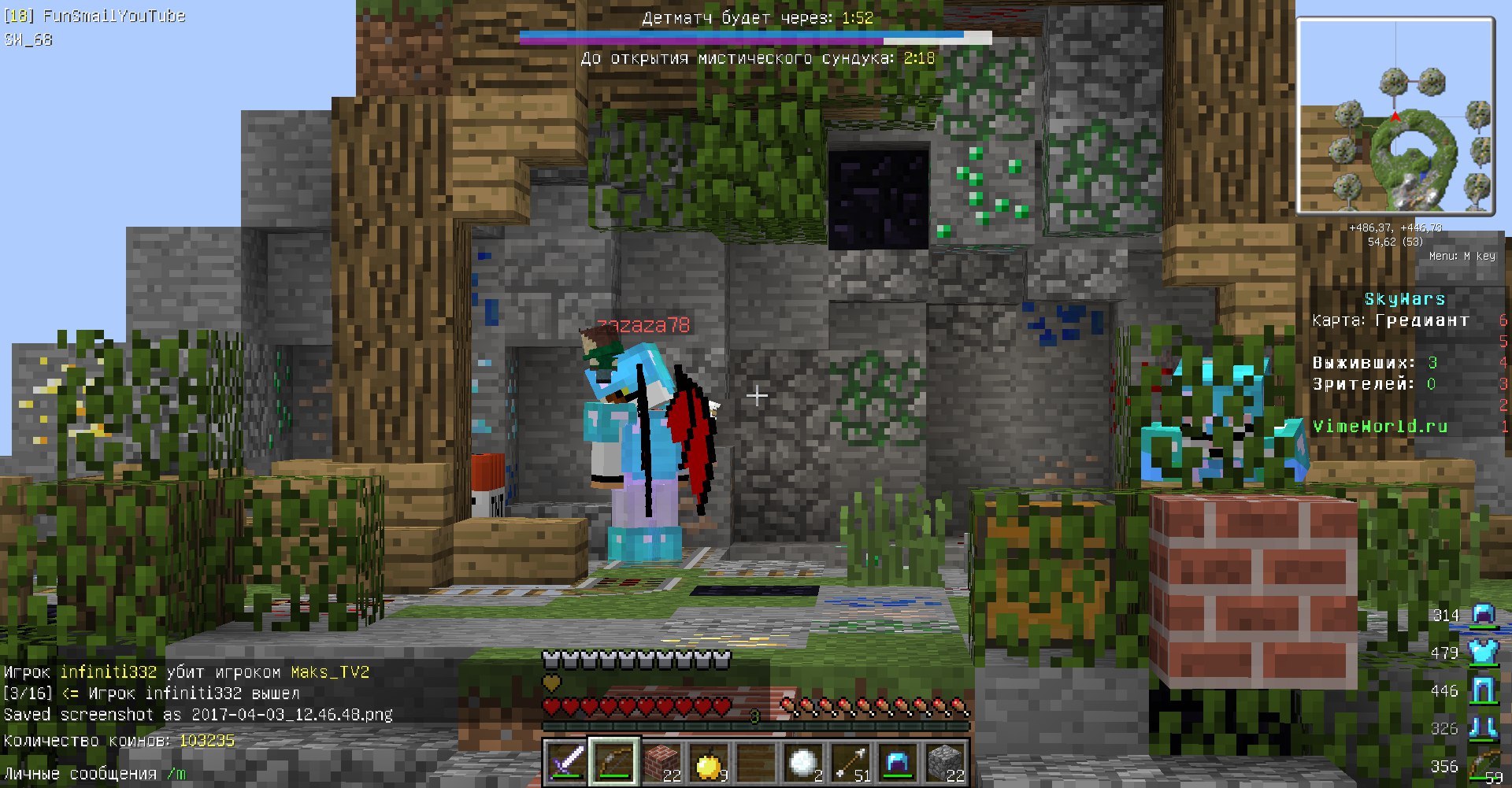Image resolution: width=1512 pixels, height=788 pixels.
Task: Click the private messages chat line
Action: coord(94,774)
